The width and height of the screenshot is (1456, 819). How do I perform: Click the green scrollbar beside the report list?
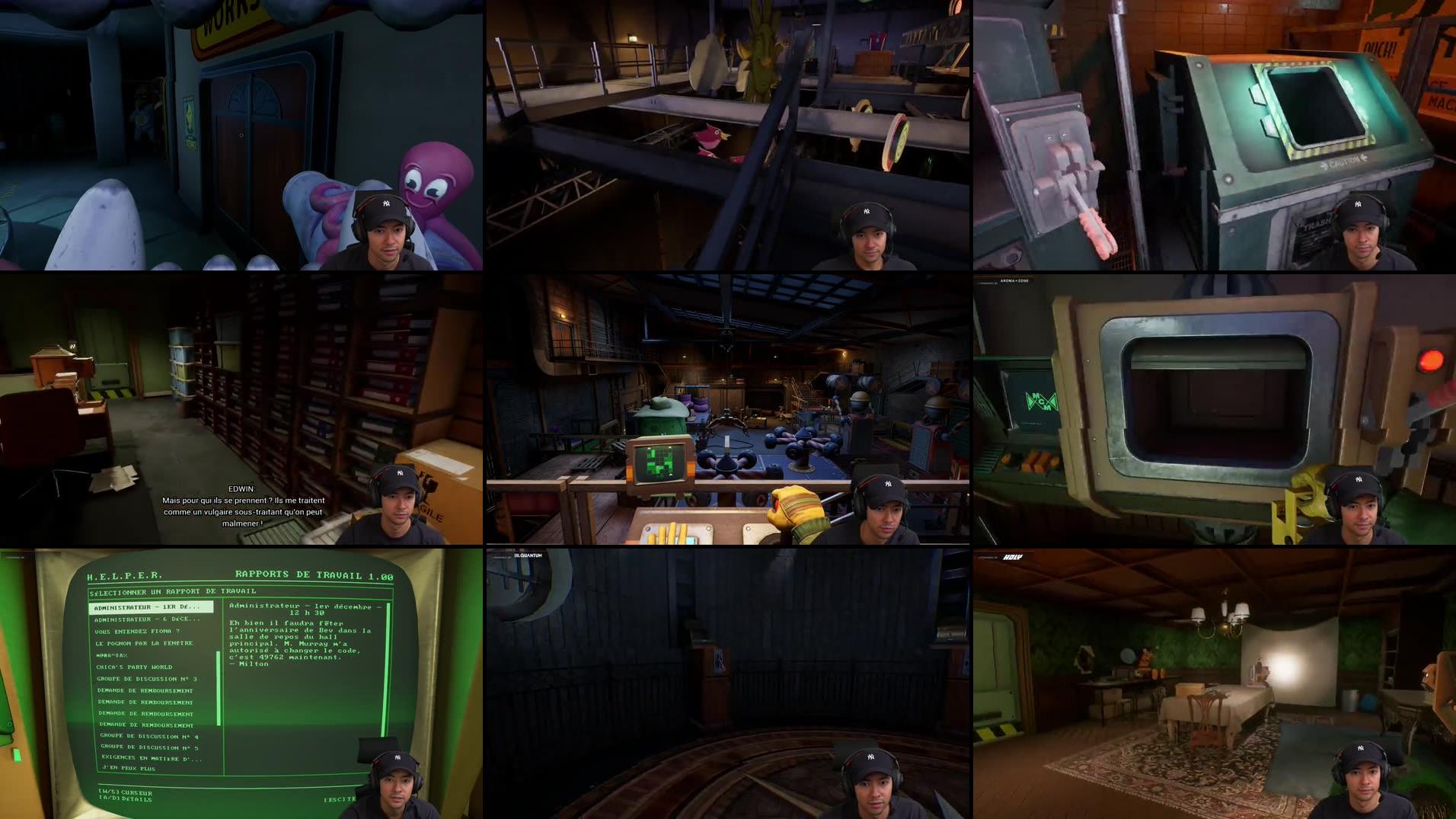pos(219,688)
